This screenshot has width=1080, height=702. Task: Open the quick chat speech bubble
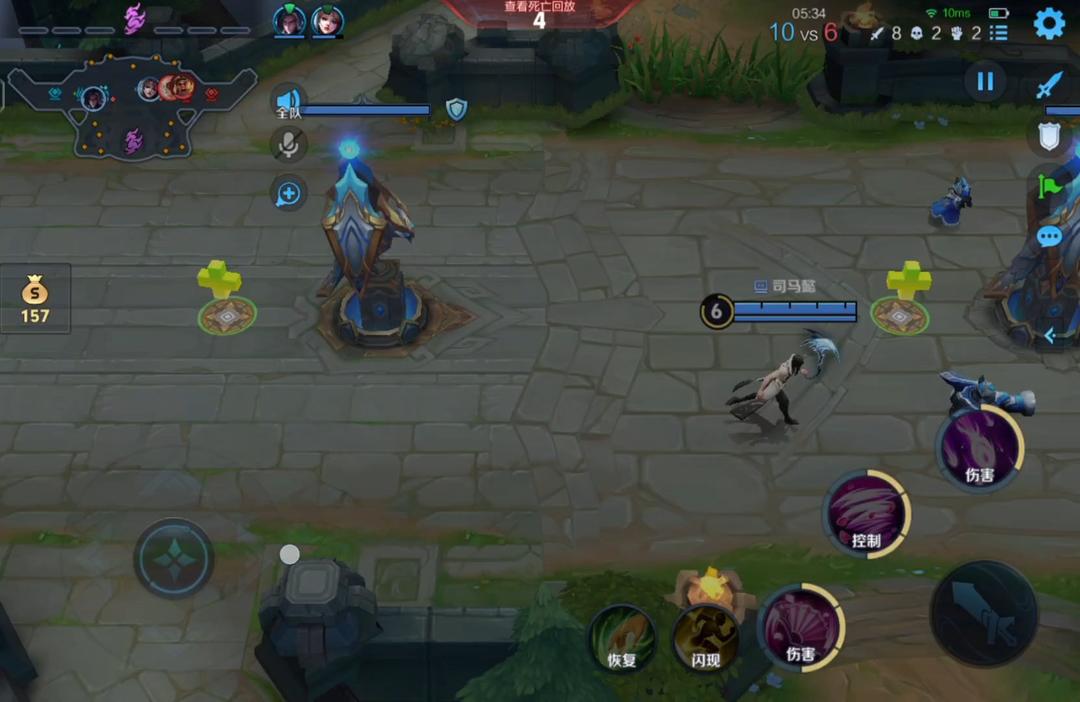click(x=1048, y=237)
